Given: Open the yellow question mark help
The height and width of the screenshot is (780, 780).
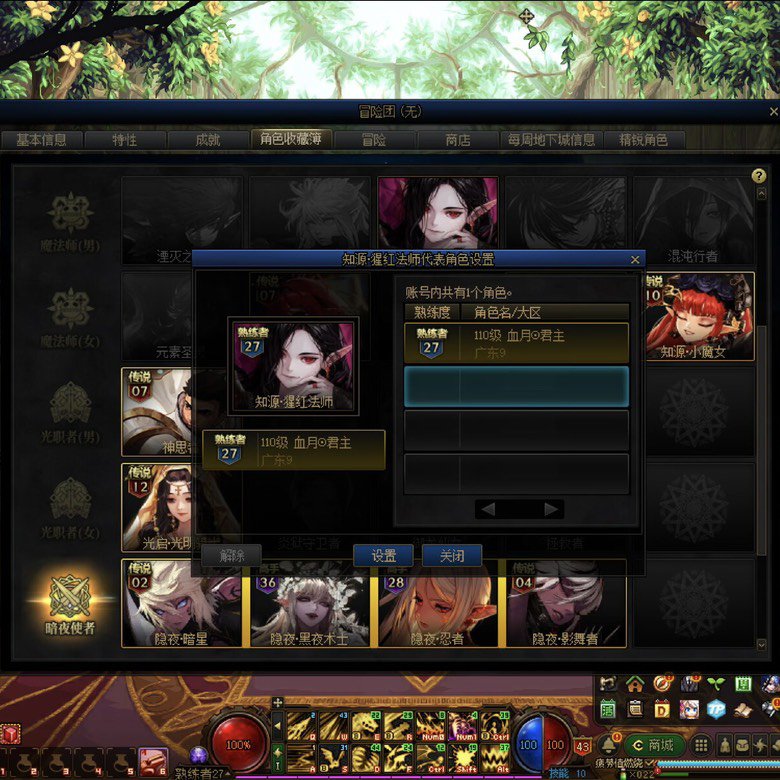Looking at the screenshot, I should pos(758,176).
